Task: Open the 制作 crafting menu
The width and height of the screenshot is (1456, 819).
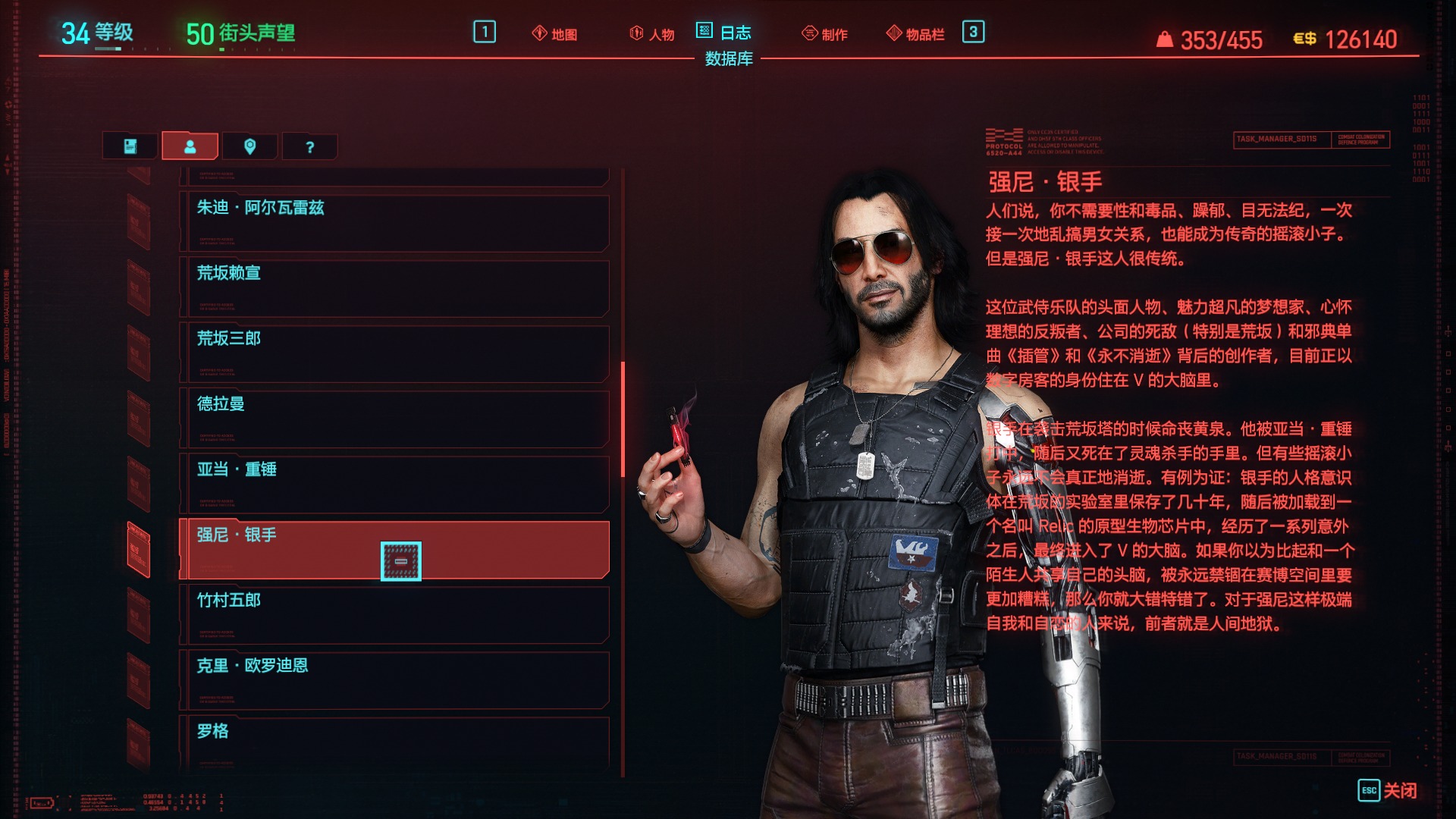Action: (825, 34)
